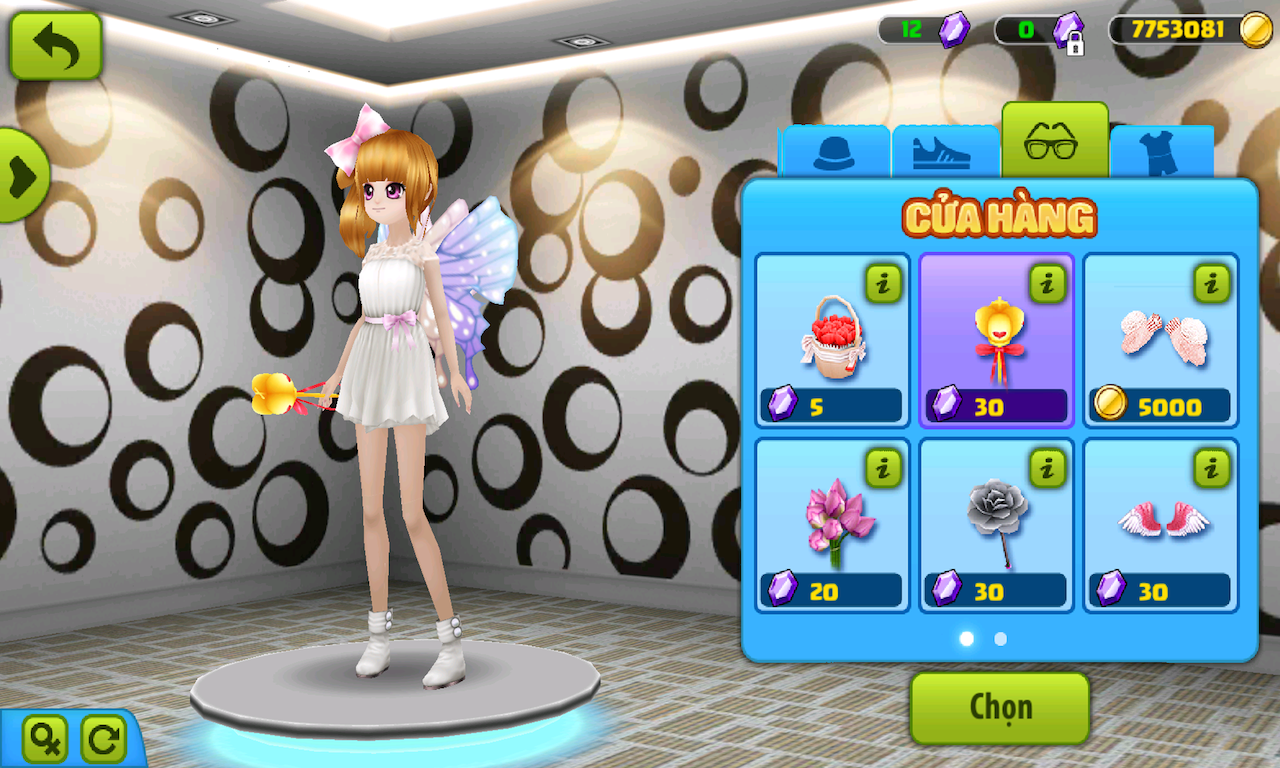
Task: Go to the second shop page dot
Action: tap(1000, 638)
